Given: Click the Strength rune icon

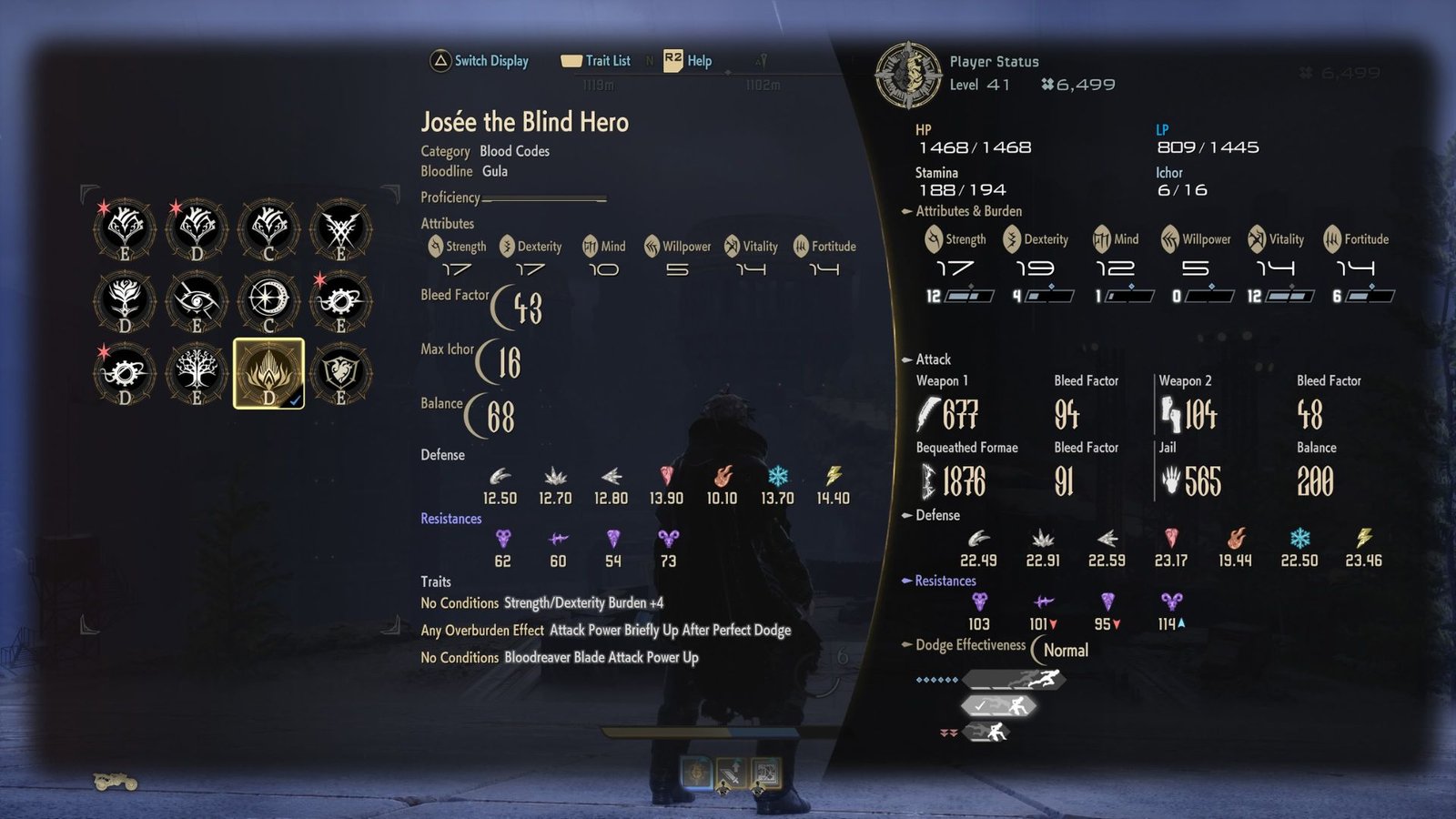Looking at the screenshot, I should (436, 246).
